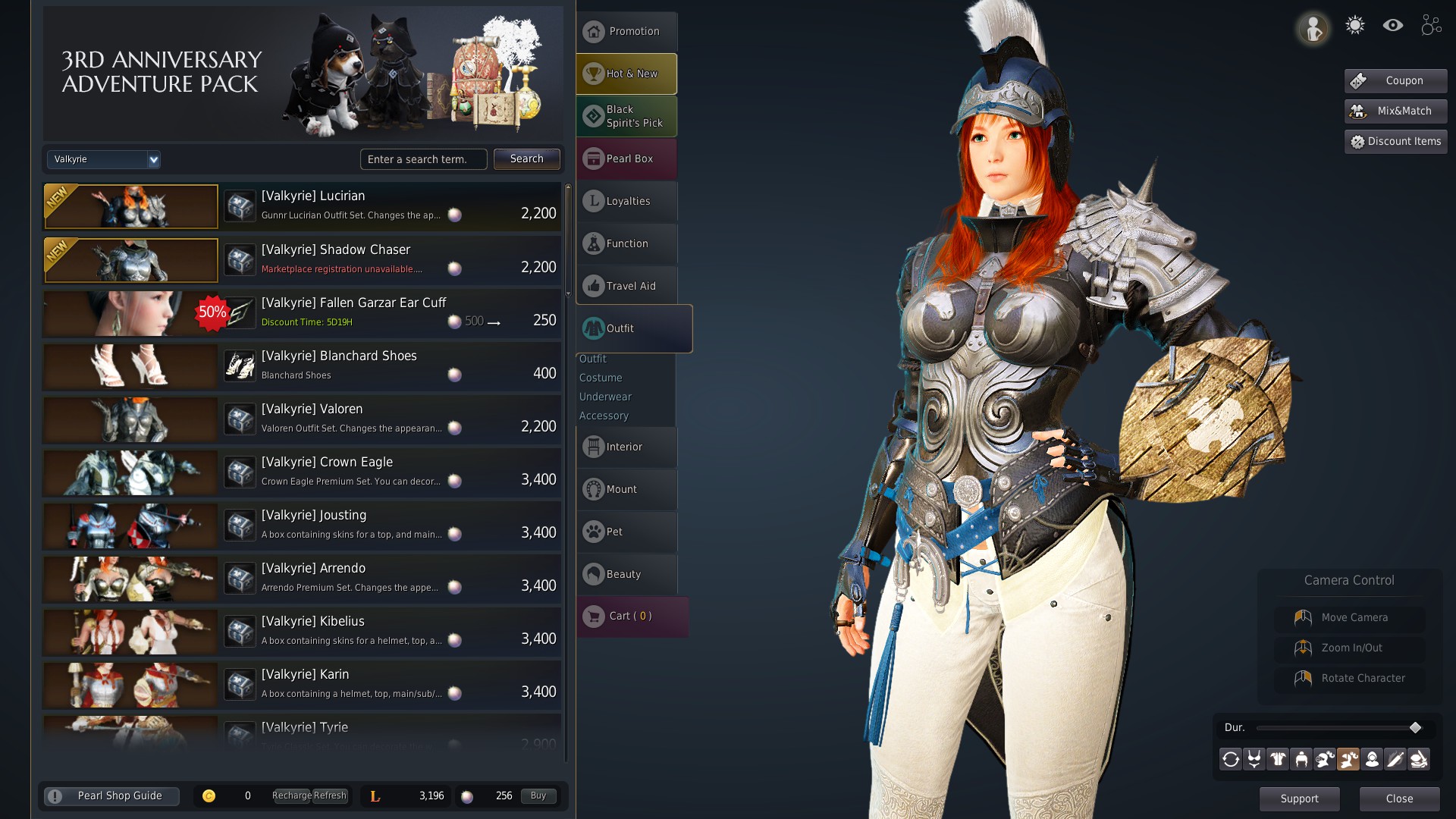The width and height of the screenshot is (1456, 819).
Task: Show Discount Items
Action: pyautogui.click(x=1395, y=142)
